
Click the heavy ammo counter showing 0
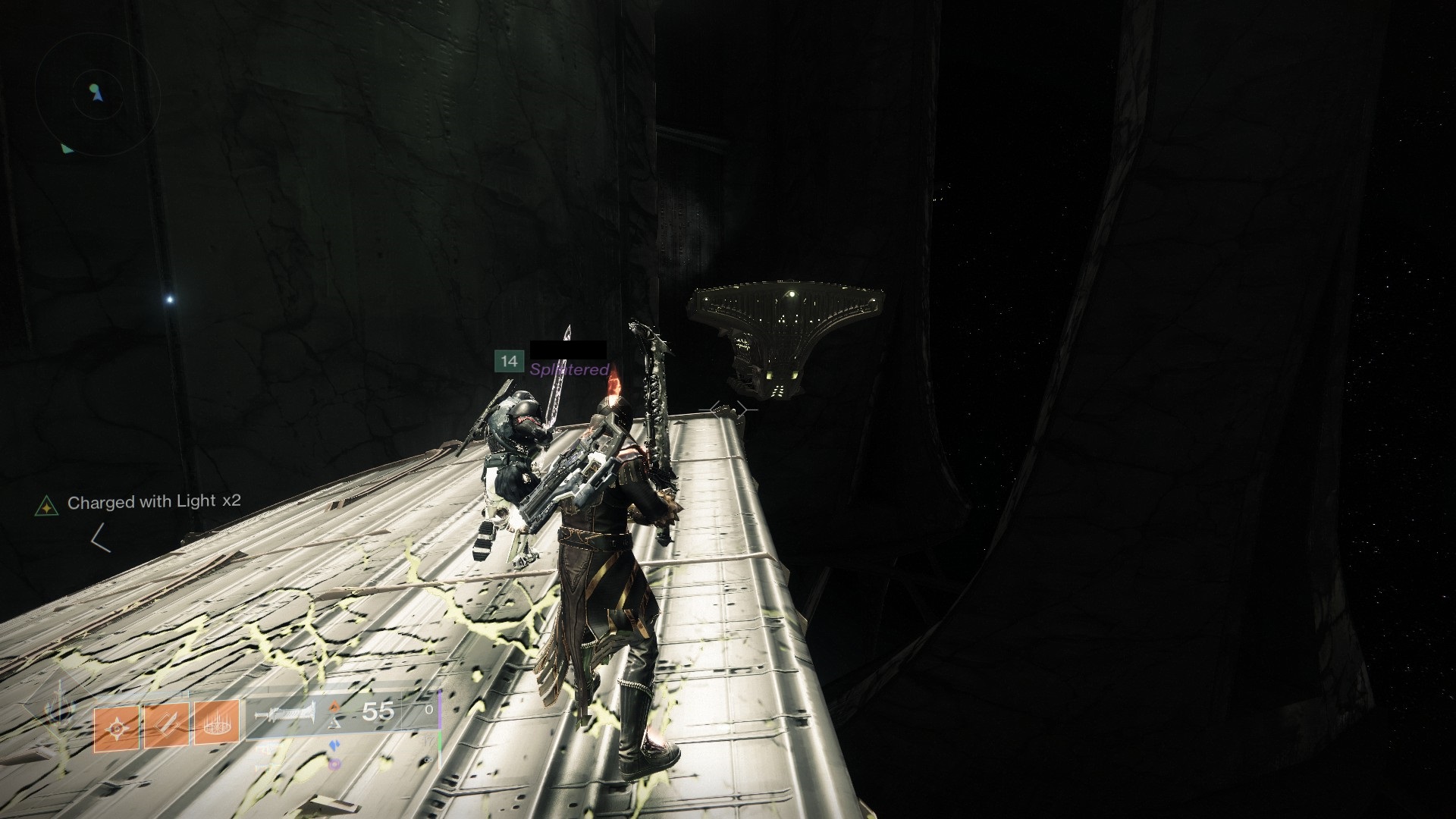pos(428,711)
